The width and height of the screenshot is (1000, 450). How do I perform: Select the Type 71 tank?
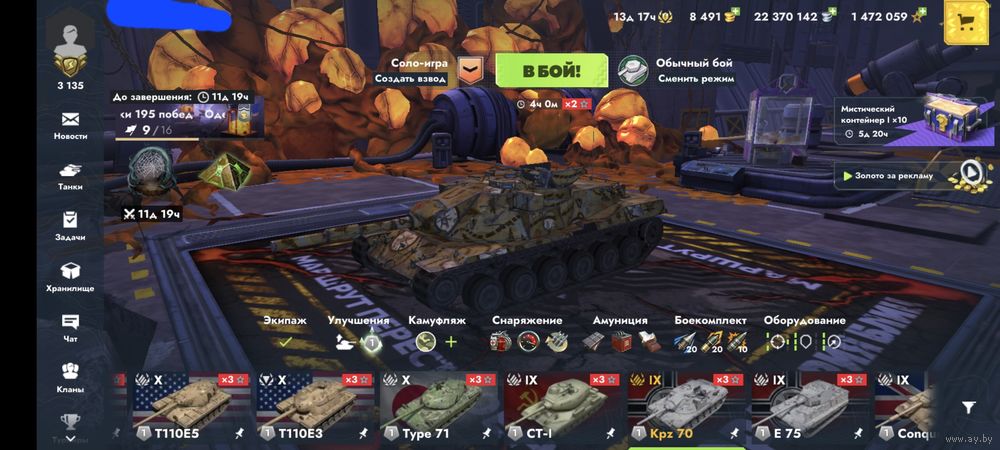437,407
